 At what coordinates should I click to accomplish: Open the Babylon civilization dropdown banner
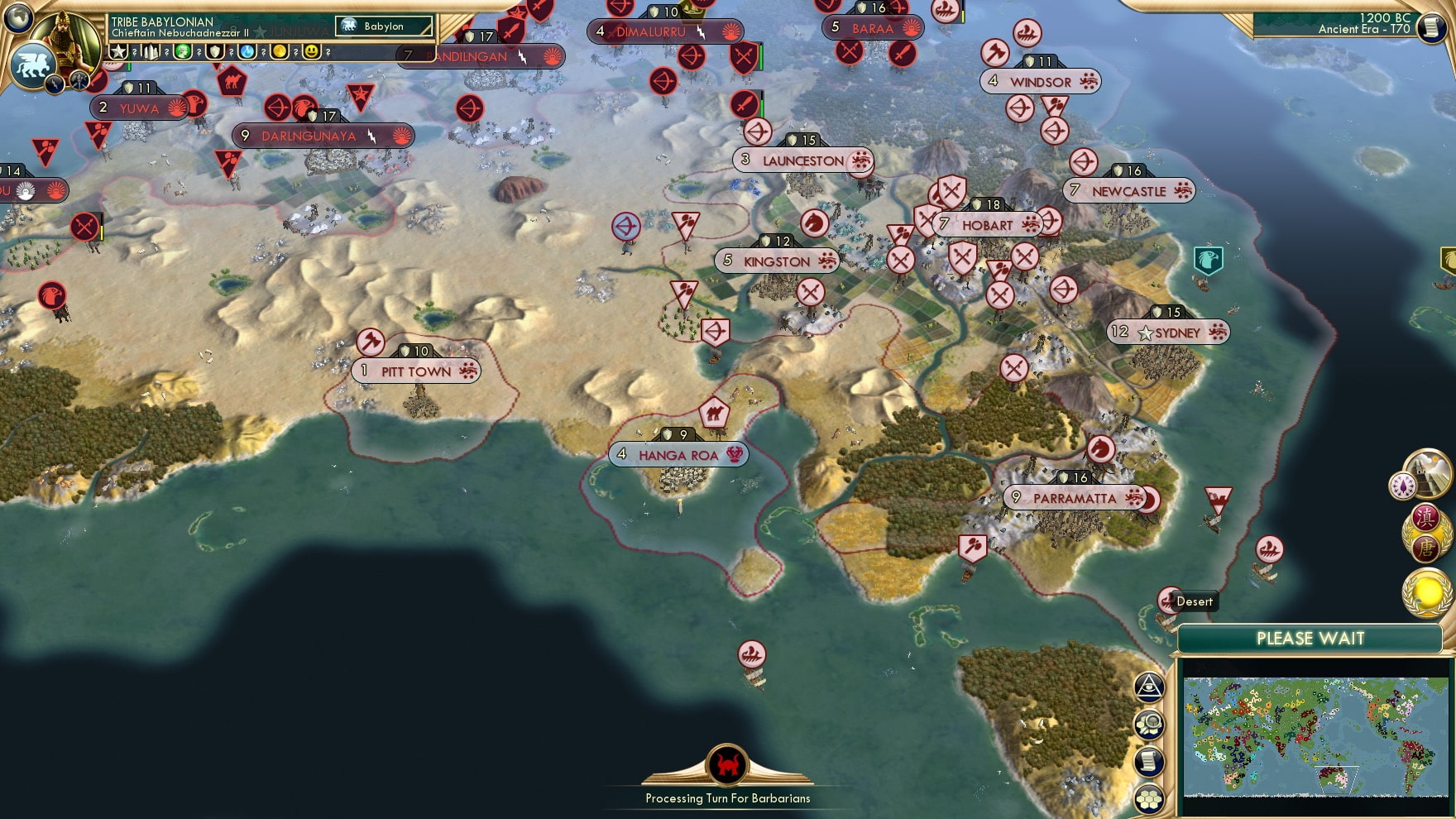385,26
